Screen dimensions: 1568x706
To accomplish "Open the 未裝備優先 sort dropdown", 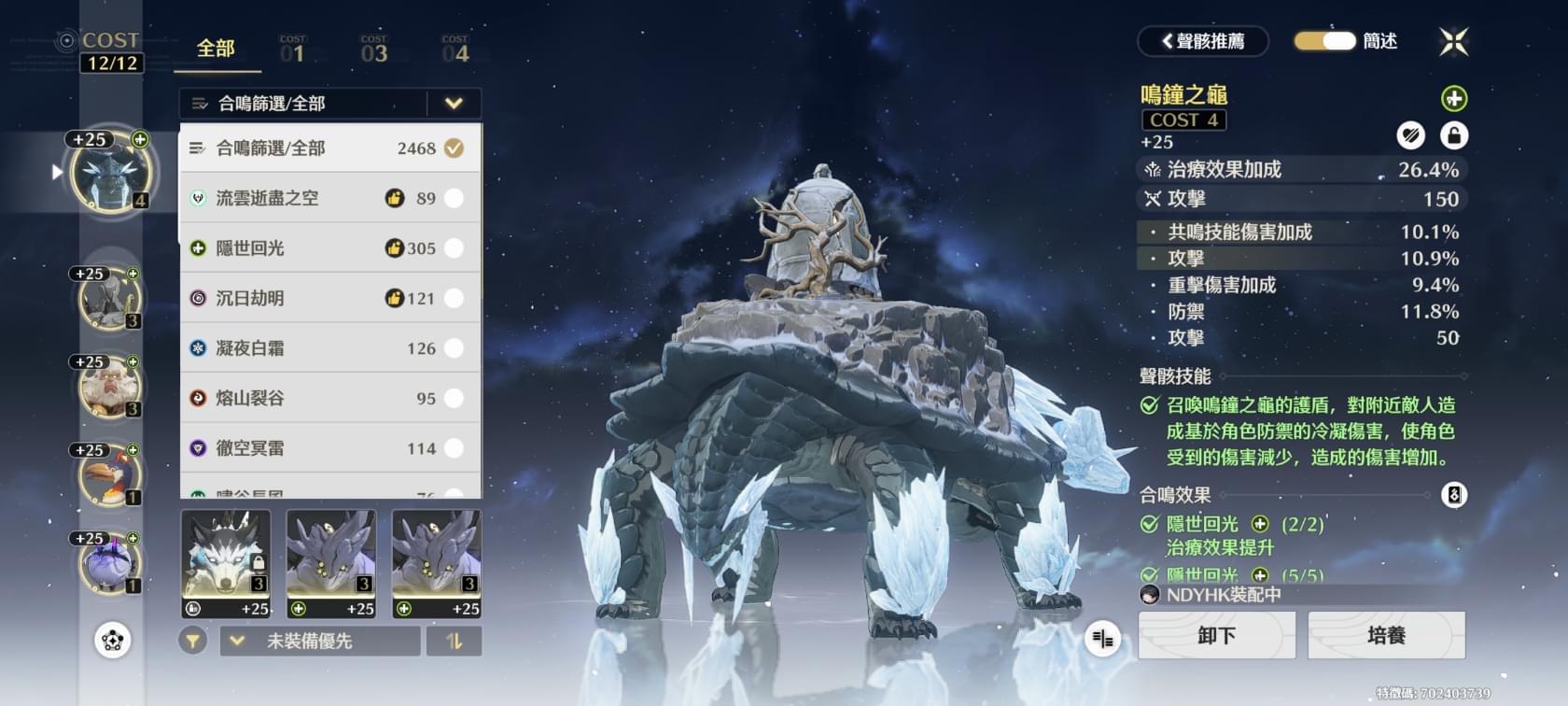I will coord(319,642).
